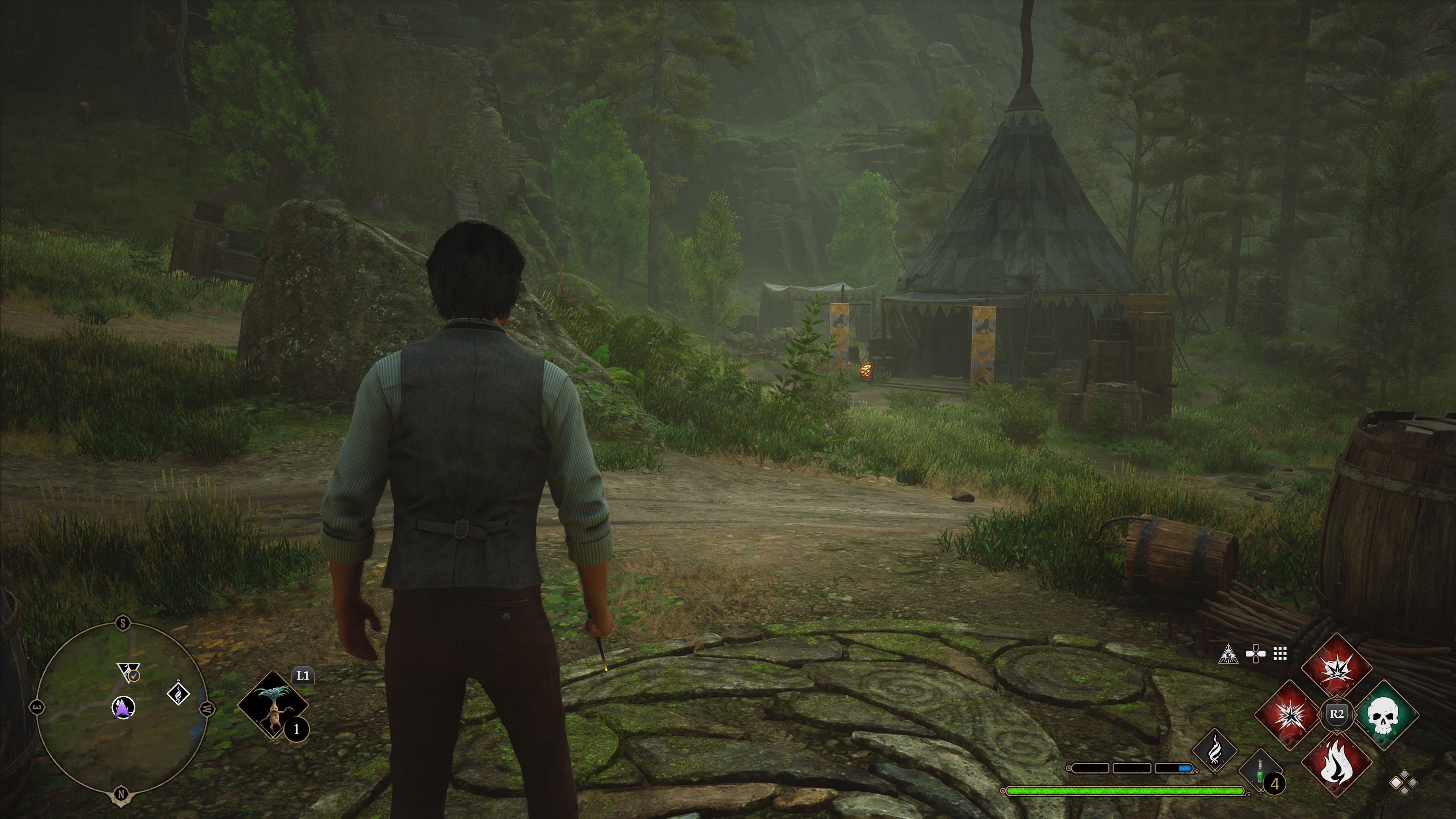1456x819 pixels.
Task: Use the green Wiggenweld potion
Action: pos(1260,772)
